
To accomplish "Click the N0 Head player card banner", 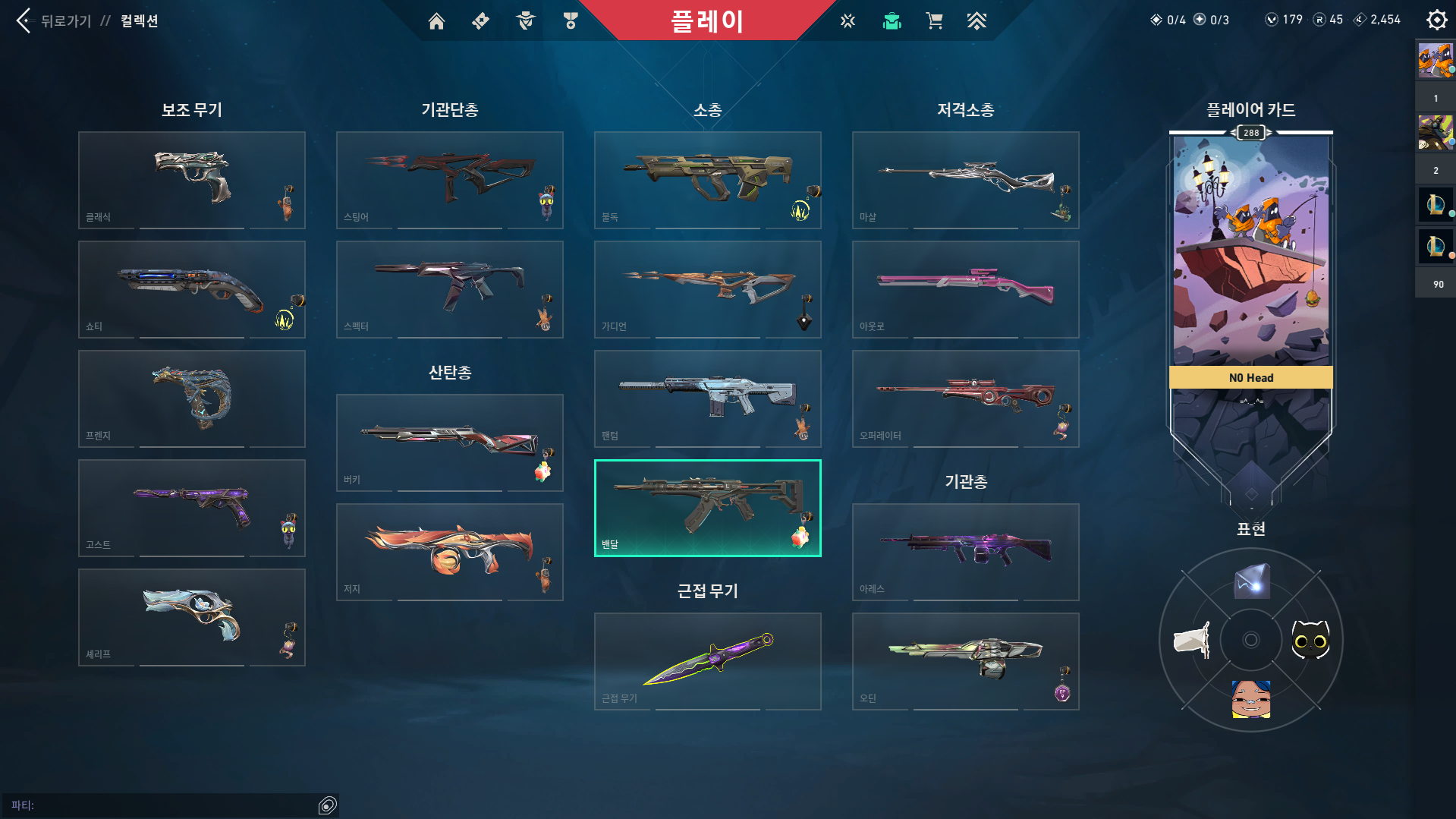I will [1250, 377].
